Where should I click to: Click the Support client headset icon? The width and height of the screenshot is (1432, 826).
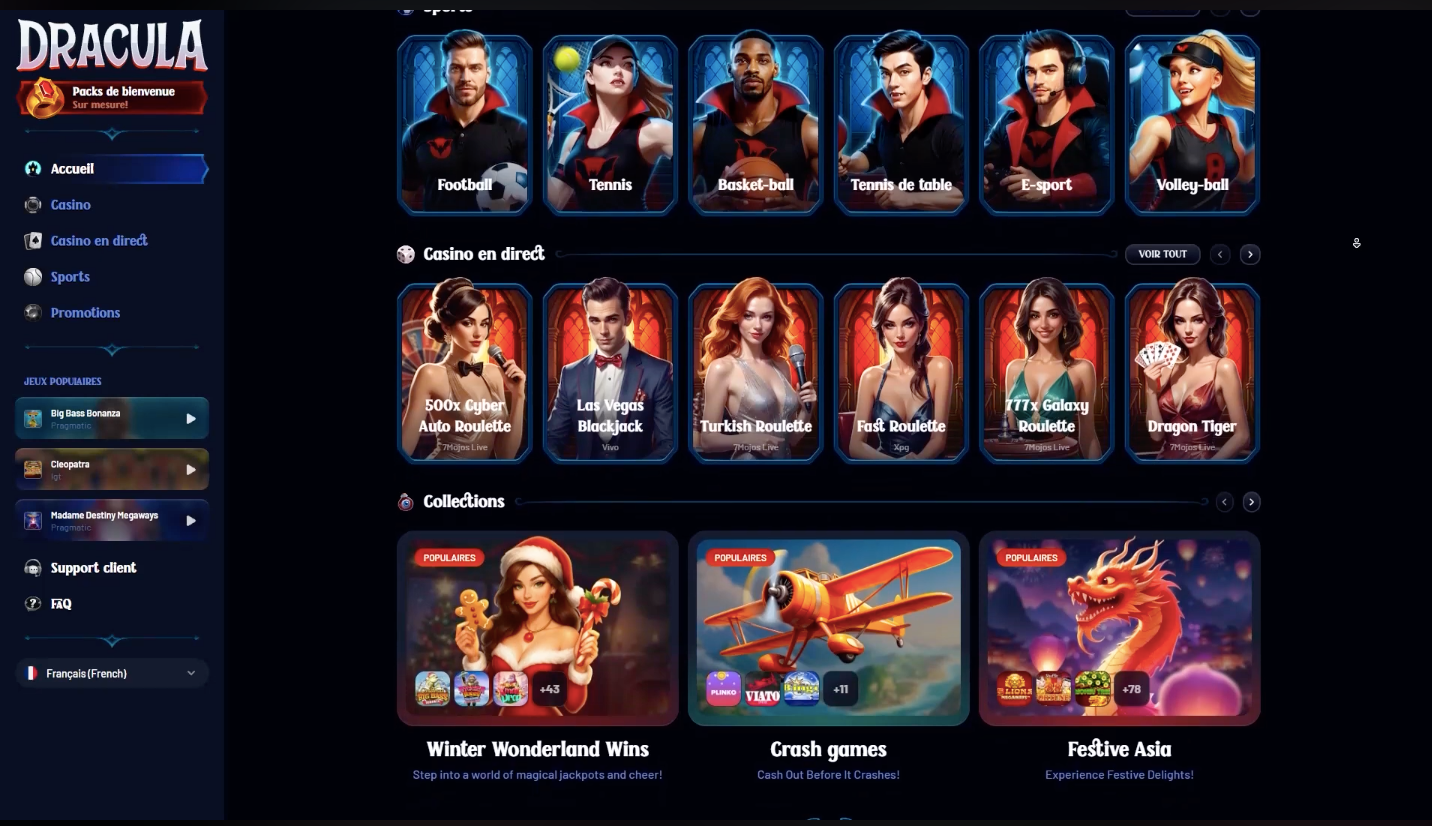[x=33, y=567]
